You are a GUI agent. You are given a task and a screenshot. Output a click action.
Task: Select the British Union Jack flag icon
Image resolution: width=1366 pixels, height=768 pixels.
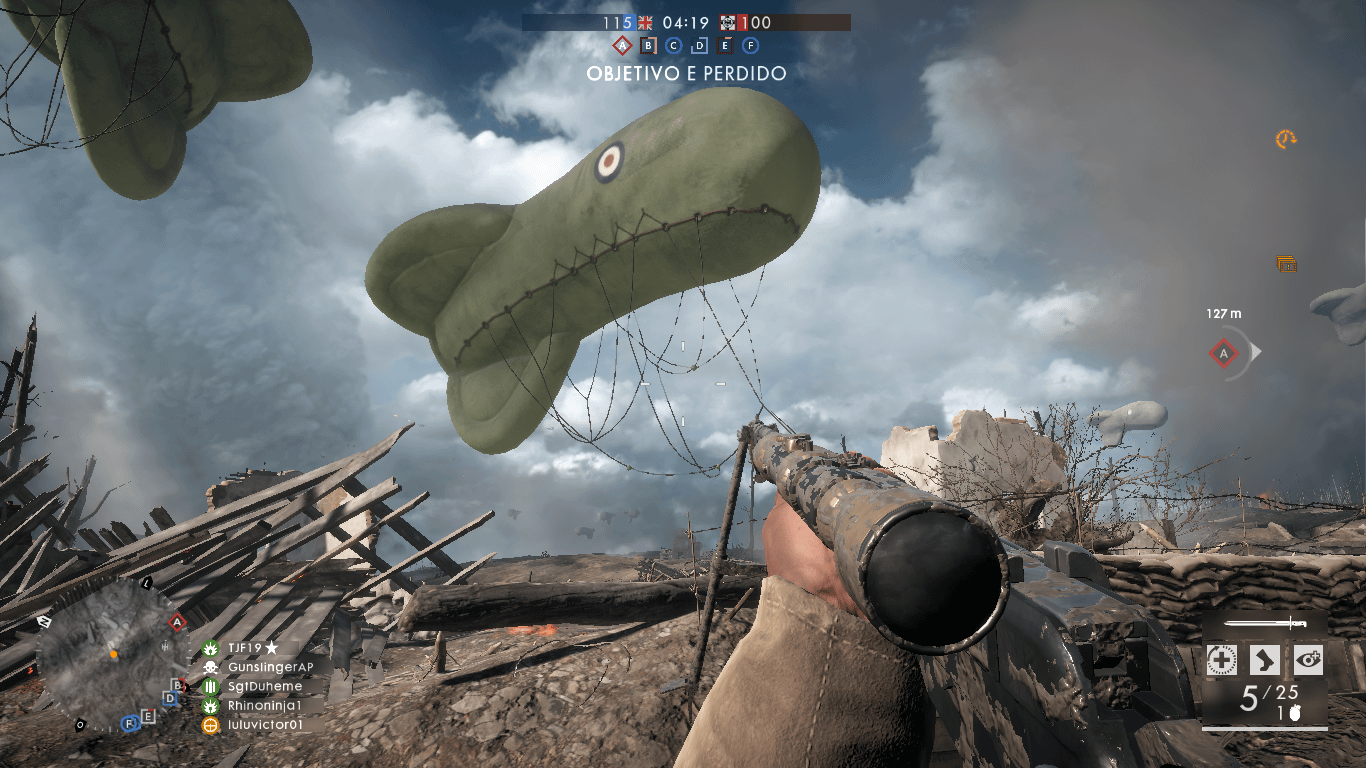point(645,23)
